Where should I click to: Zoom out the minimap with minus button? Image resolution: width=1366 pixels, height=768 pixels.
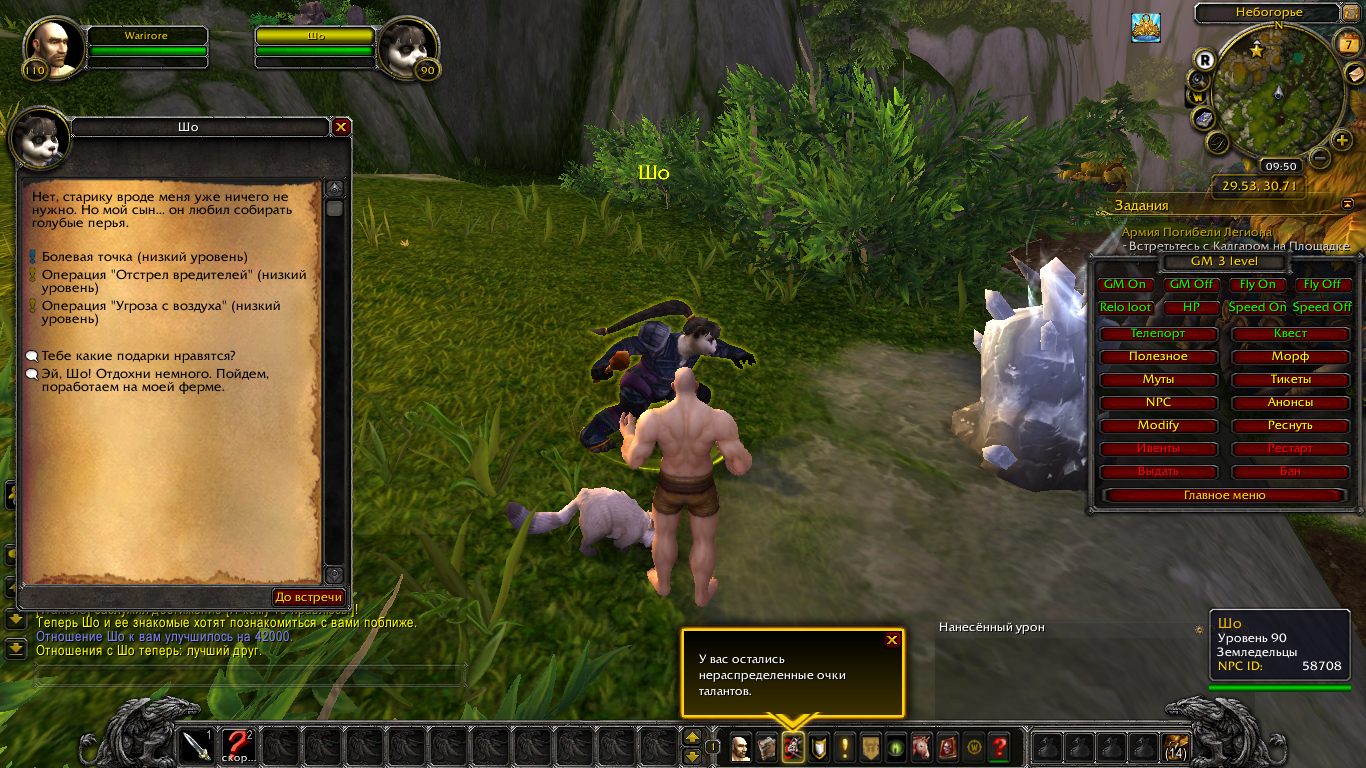(x=1320, y=158)
